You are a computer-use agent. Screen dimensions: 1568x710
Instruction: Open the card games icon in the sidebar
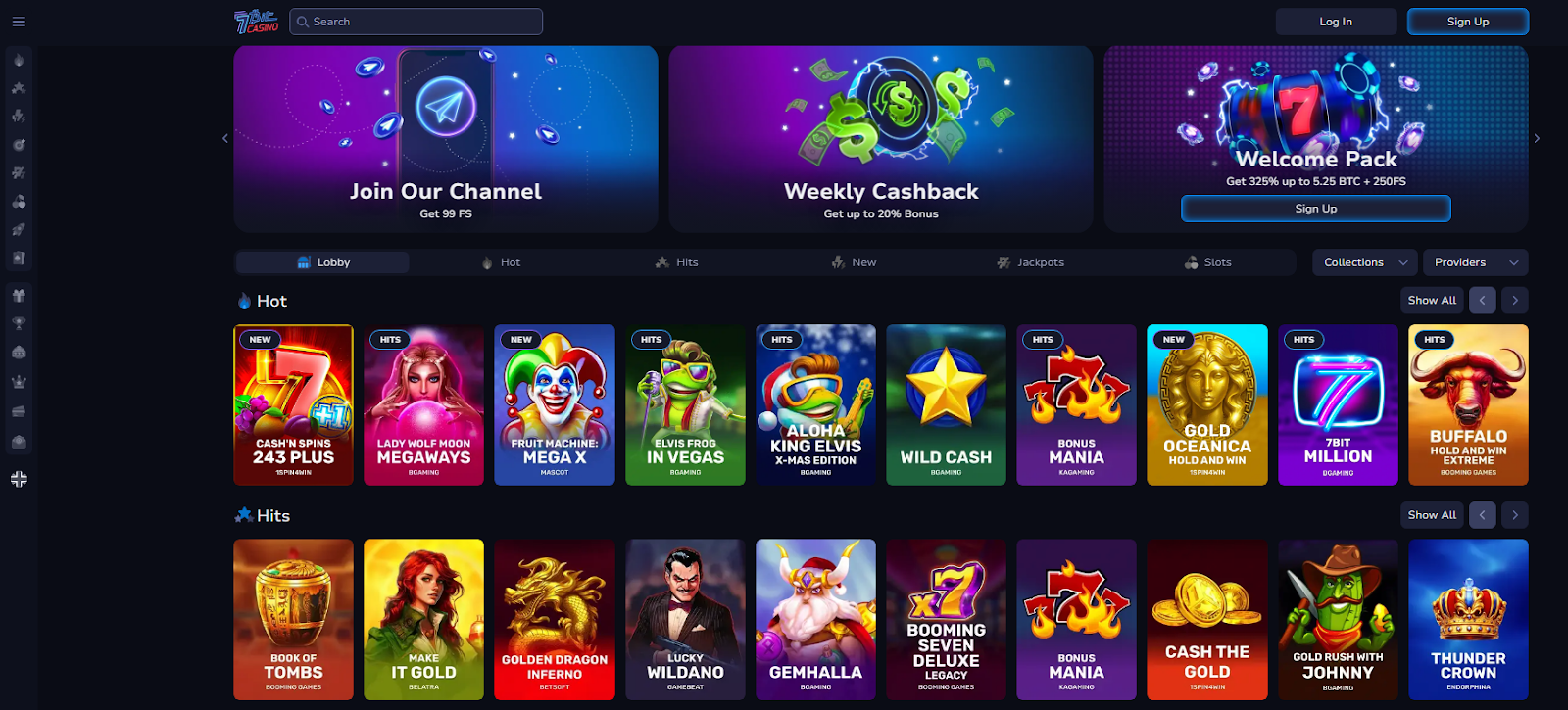point(19,257)
